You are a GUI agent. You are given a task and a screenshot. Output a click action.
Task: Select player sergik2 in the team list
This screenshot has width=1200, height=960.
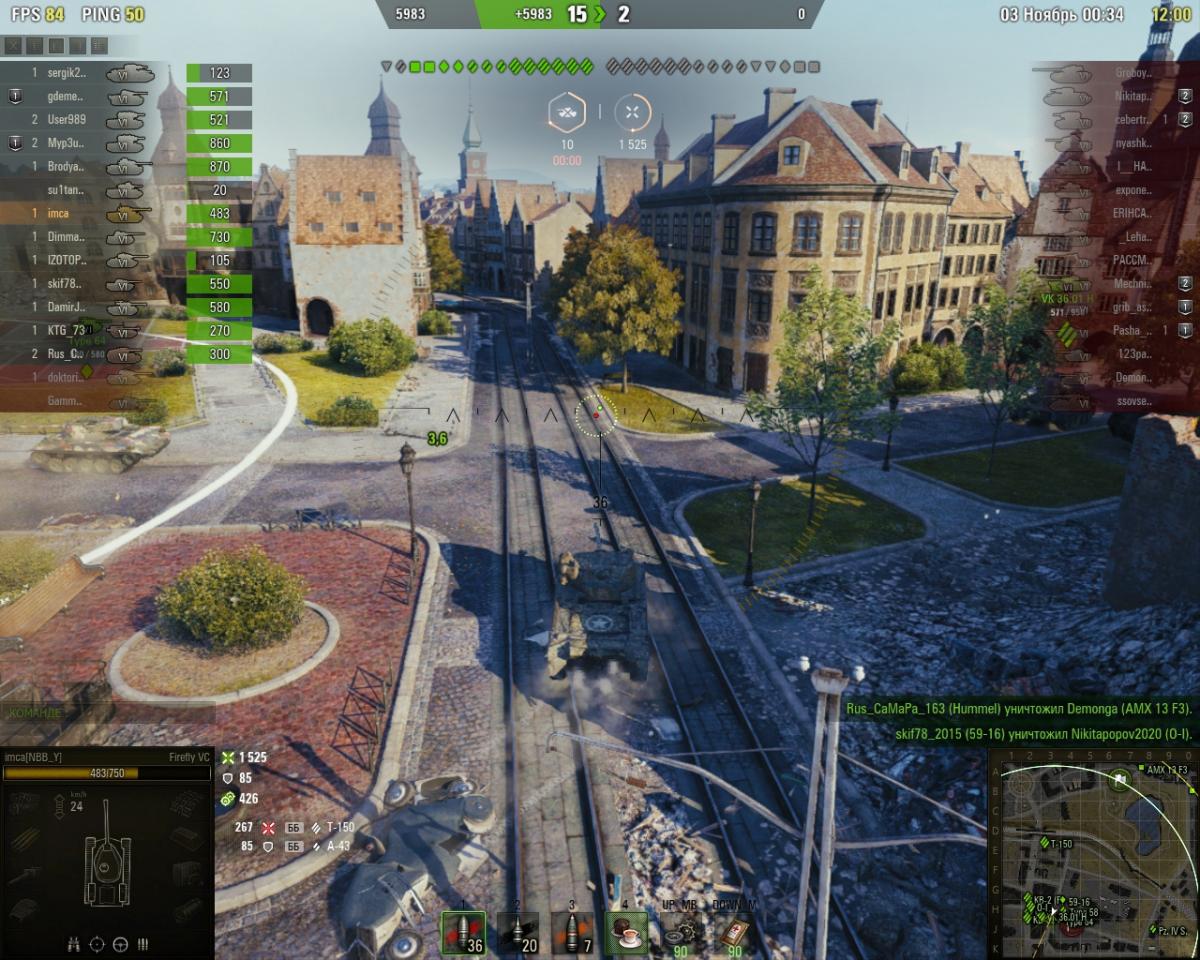[x=68, y=73]
